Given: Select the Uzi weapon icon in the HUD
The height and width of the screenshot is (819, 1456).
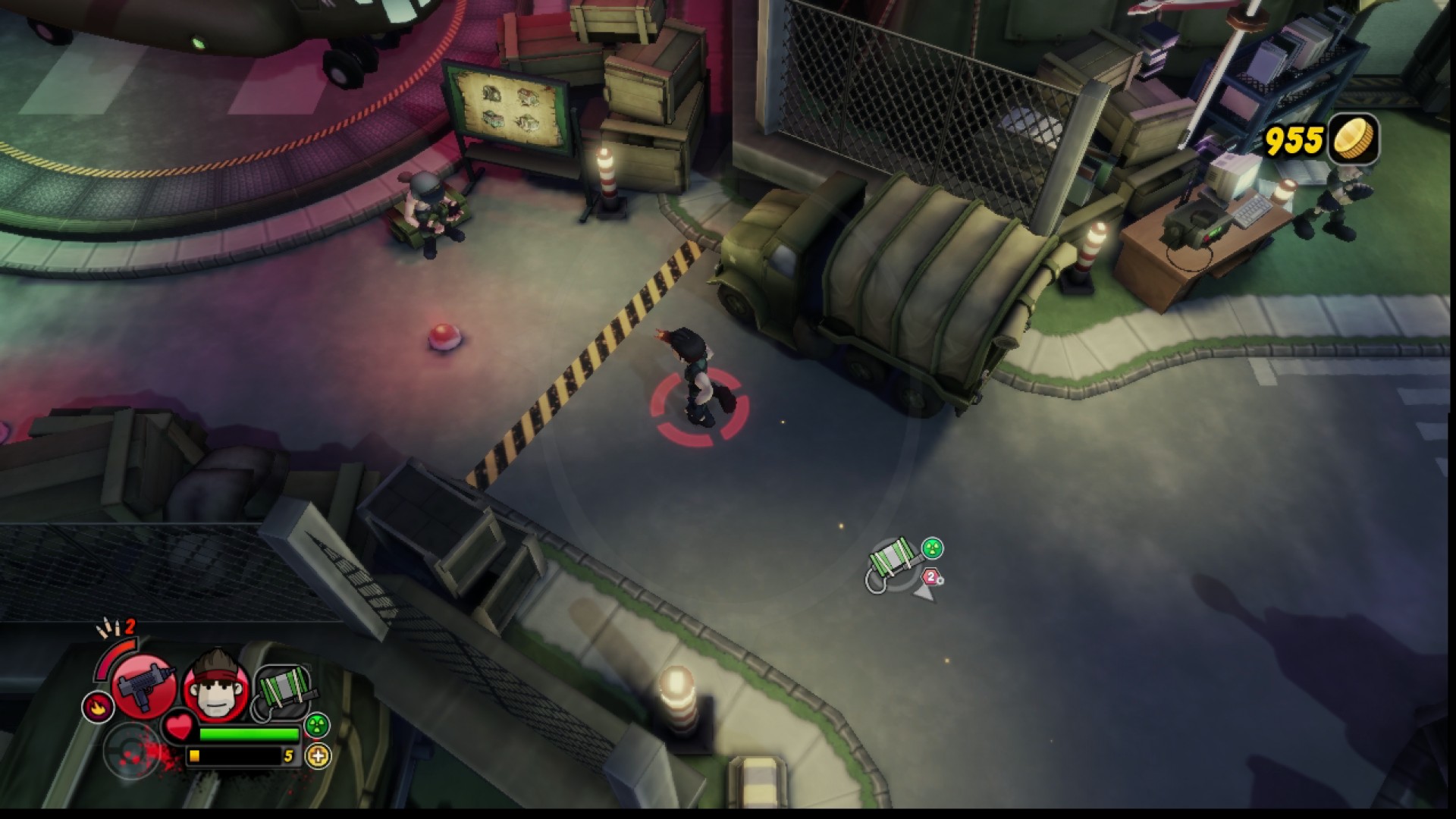Looking at the screenshot, I should (145, 688).
